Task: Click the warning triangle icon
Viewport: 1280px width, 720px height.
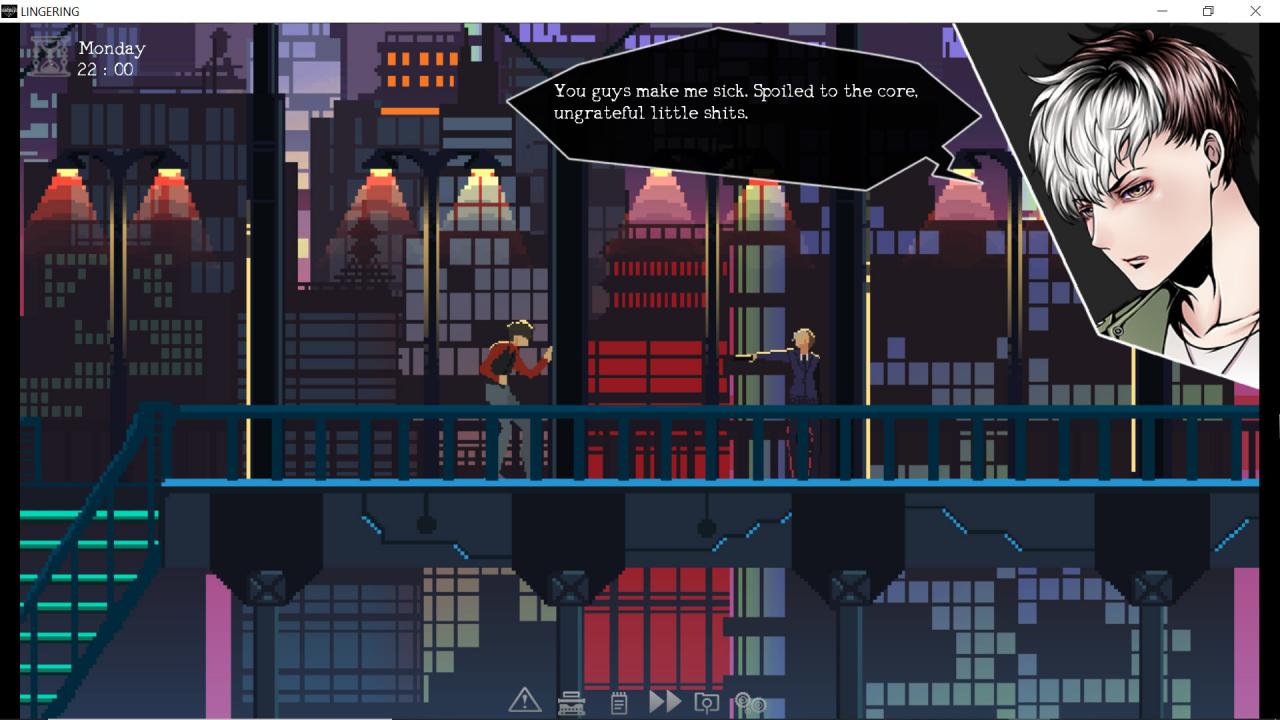Action: pyautogui.click(x=524, y=701)
